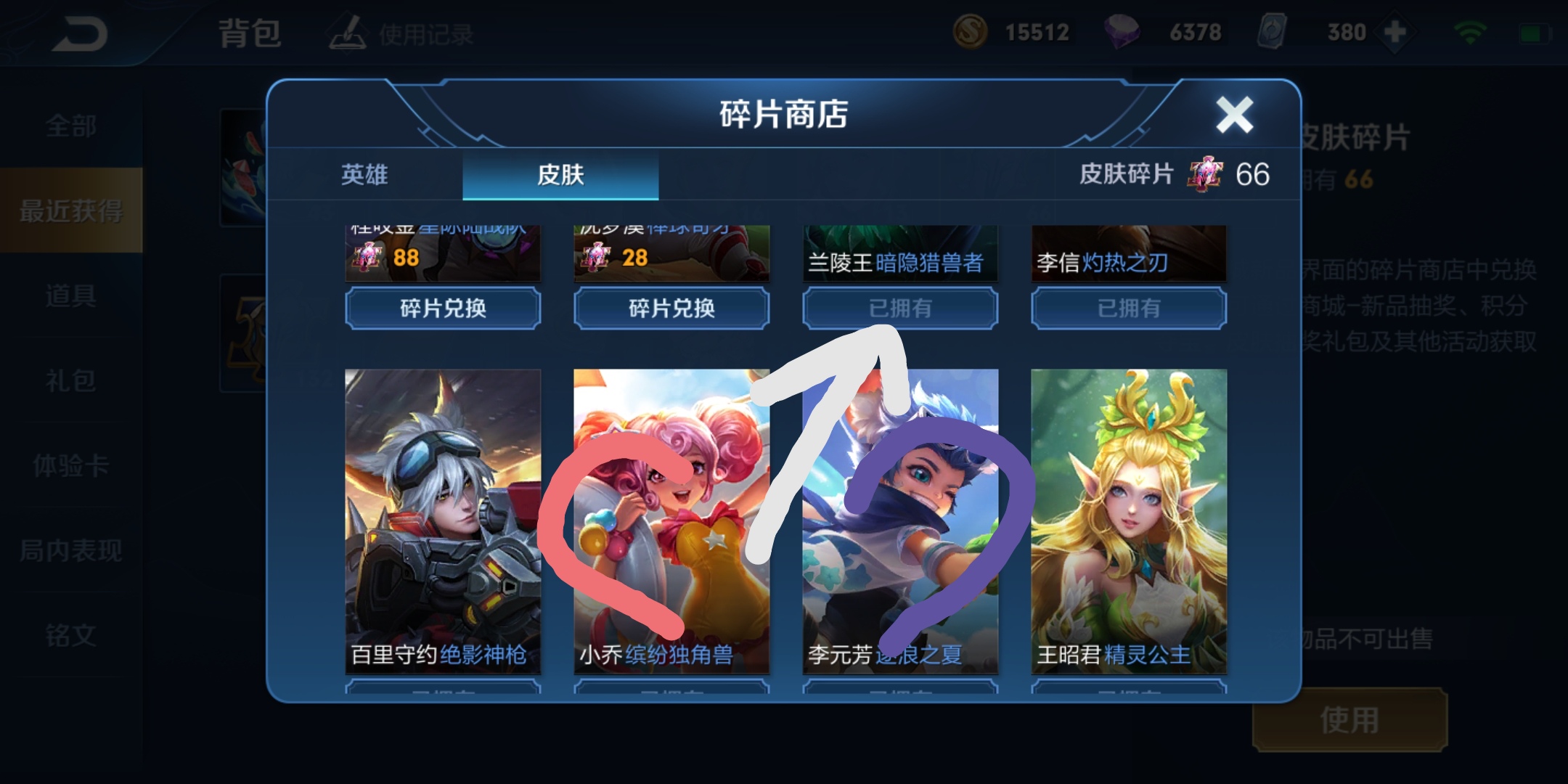The width and height of the screenshot is (1568, 784).
Task: Select 铭文 in the sidebar
Action: tap(73, 635)
